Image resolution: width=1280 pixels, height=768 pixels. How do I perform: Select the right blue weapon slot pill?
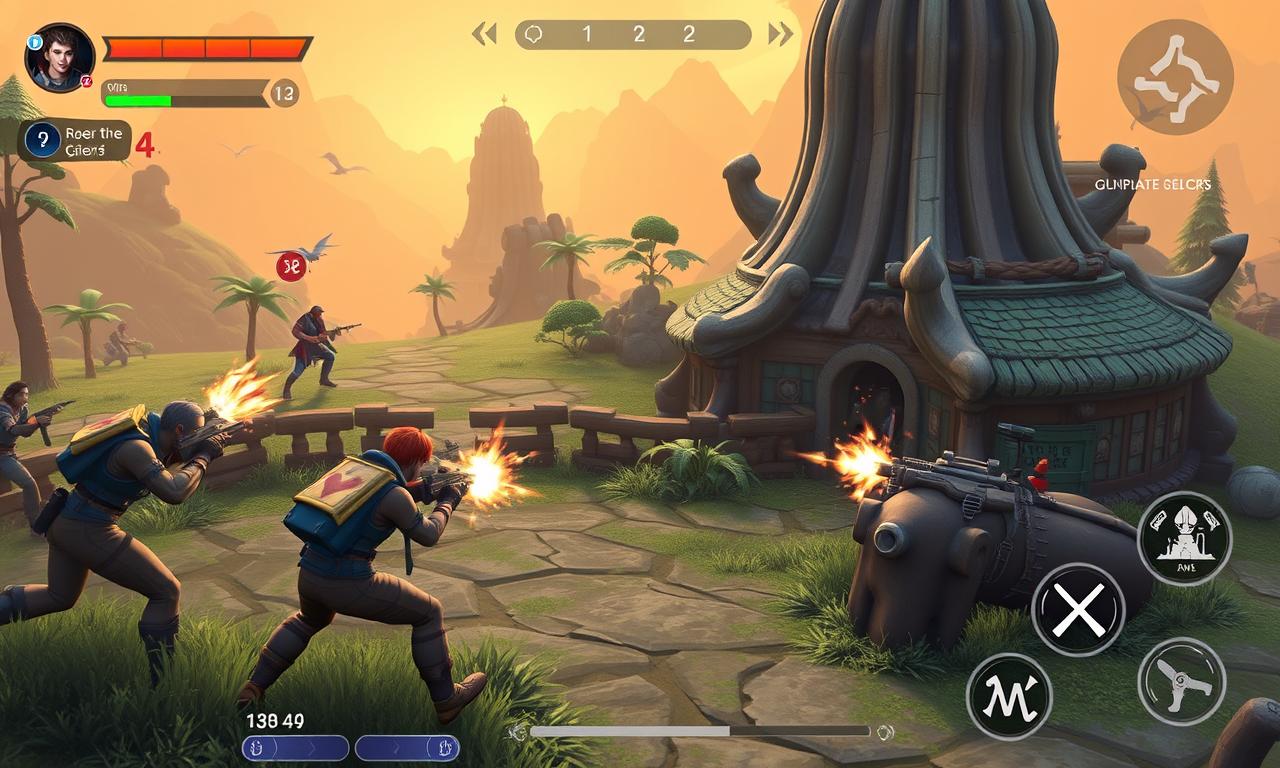click(407, 748)
